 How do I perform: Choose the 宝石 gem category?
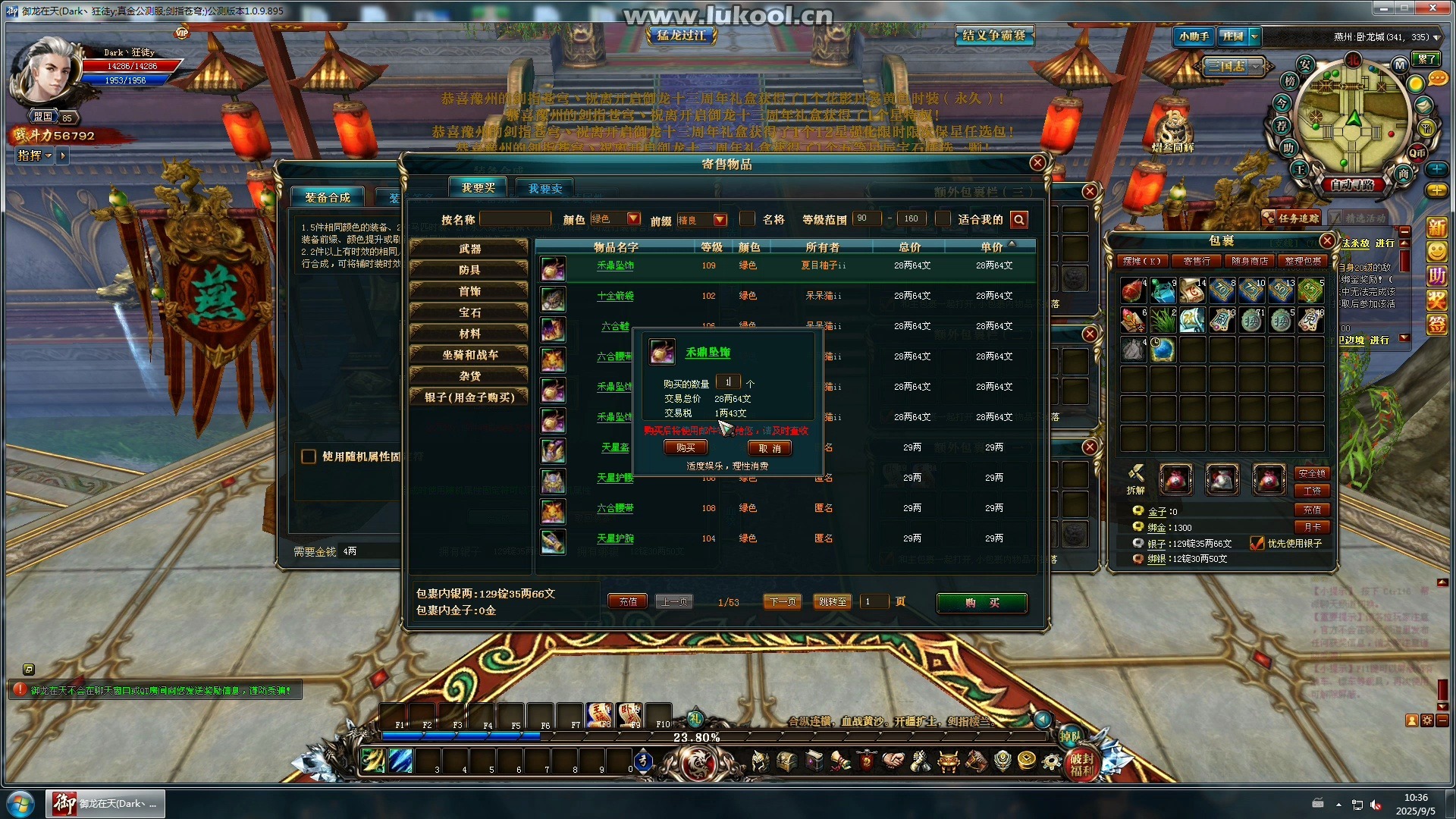[469, 312]
